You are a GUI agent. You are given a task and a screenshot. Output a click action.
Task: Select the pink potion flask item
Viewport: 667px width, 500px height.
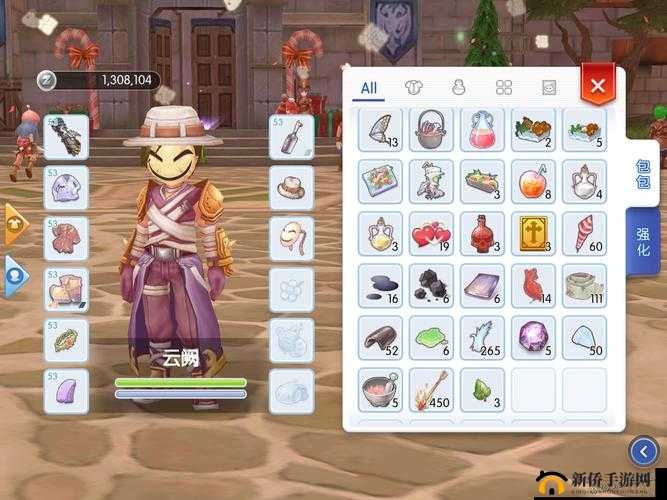pos(482,131)
